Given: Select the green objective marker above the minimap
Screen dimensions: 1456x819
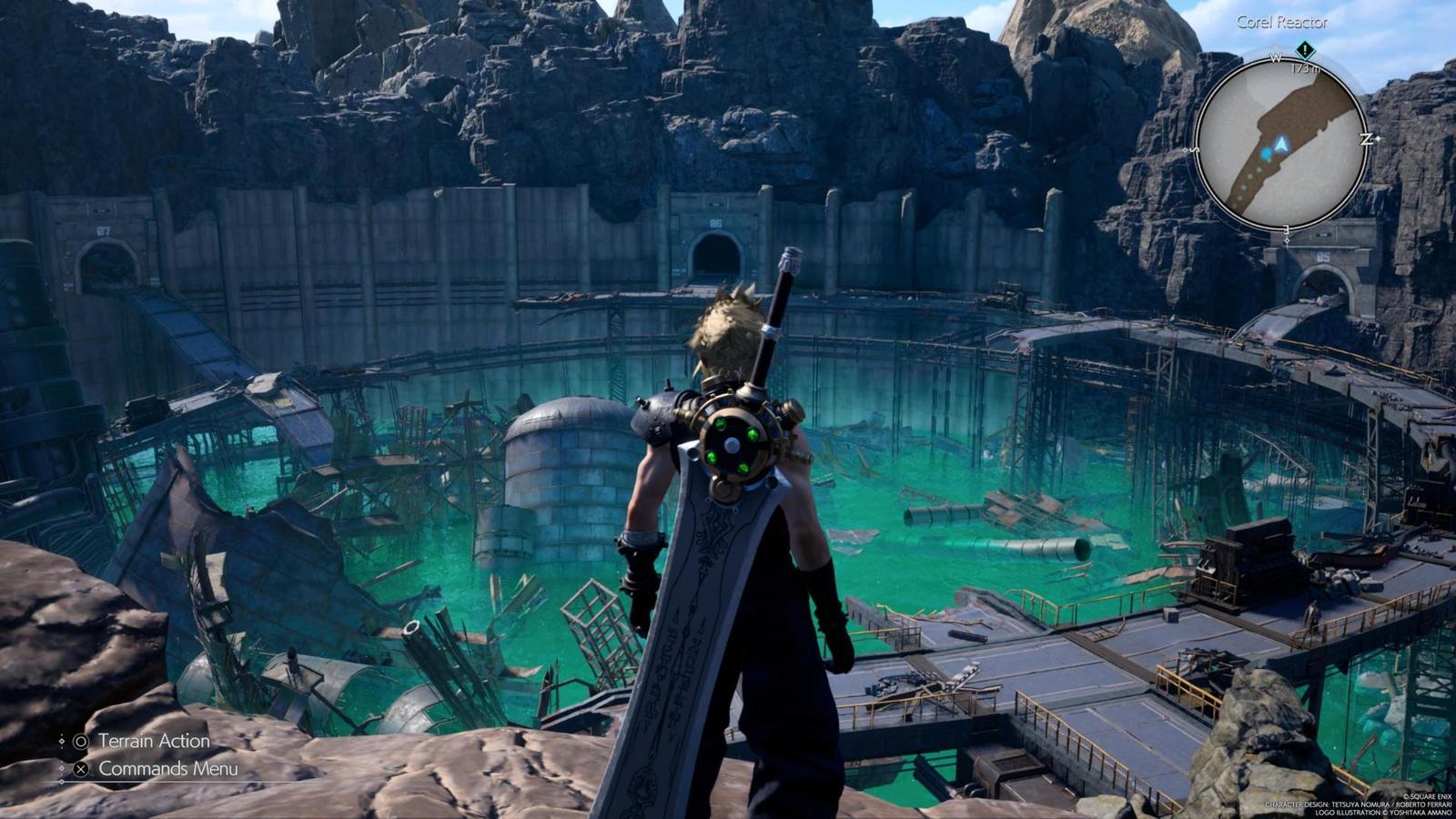Looking at the screenshot, I should tap(1305, 50).
